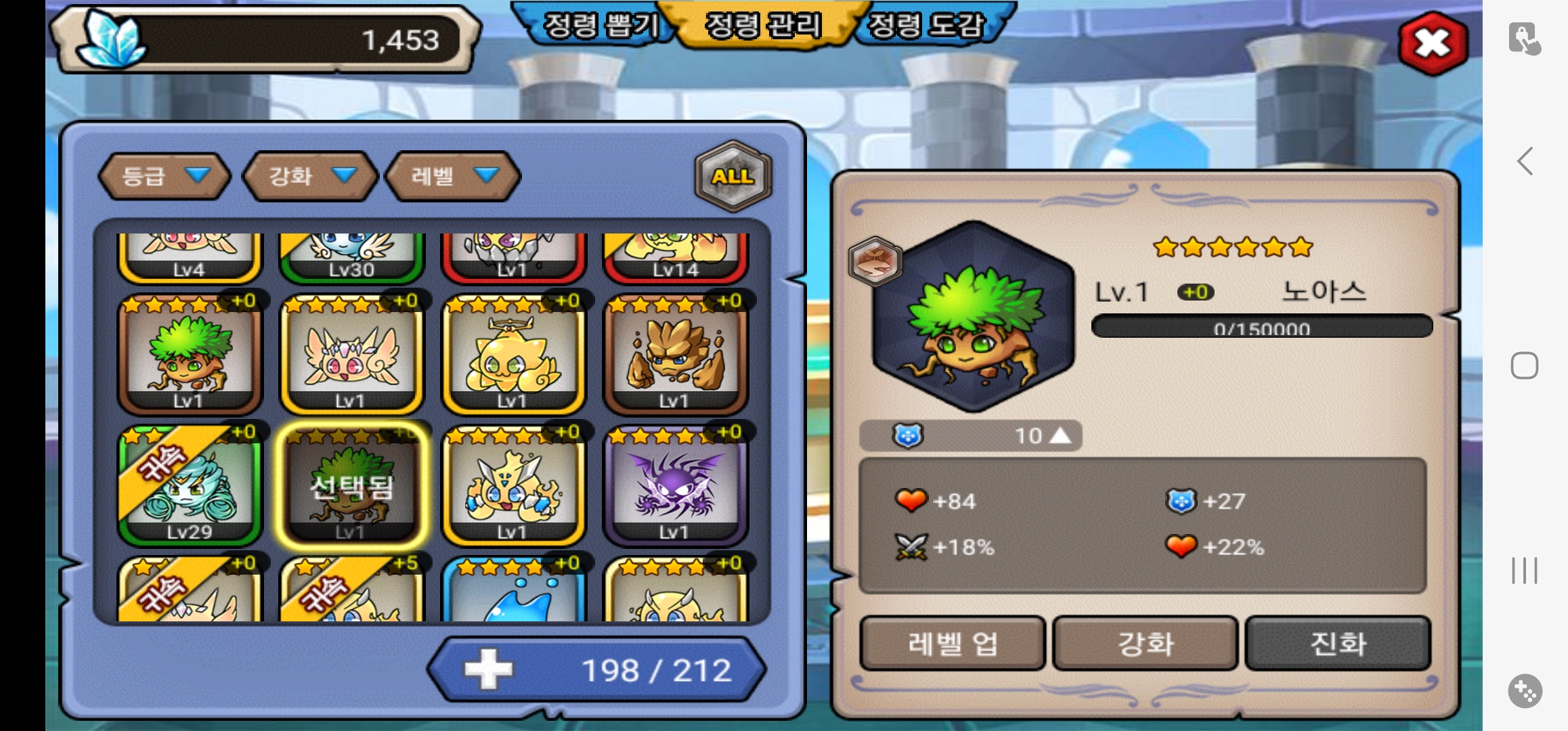
Task: Open the 레벨 sort dropdown
Action: [453, 176]
